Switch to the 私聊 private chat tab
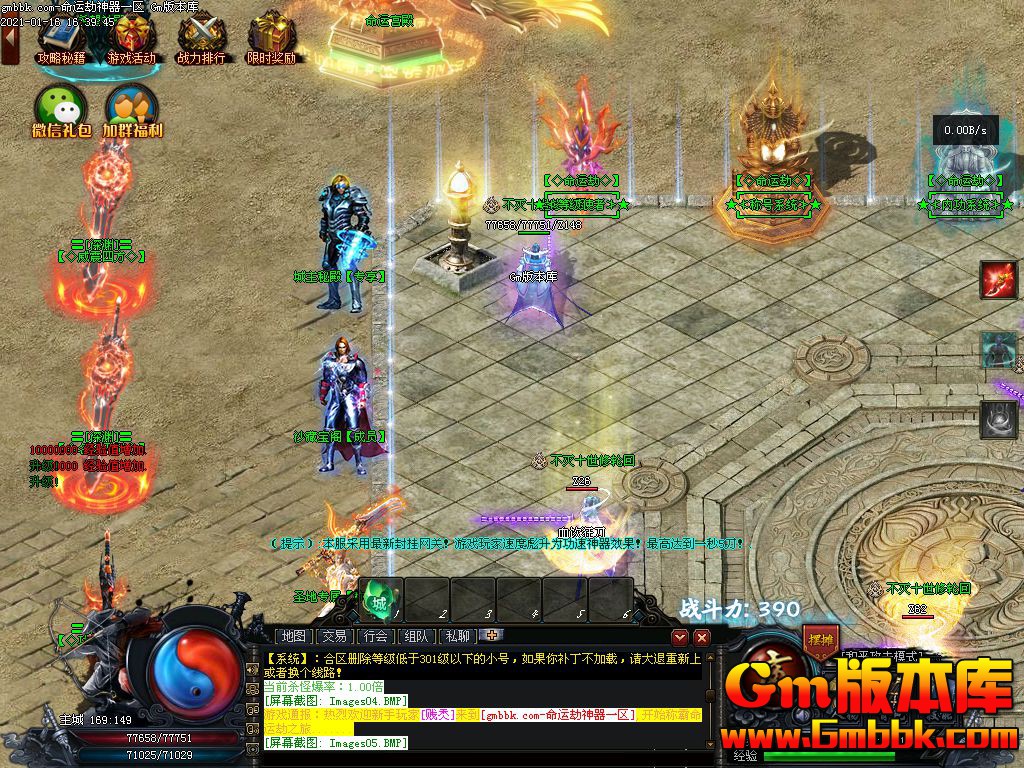This screenshot has width=1024, height=768. point(457,636)
